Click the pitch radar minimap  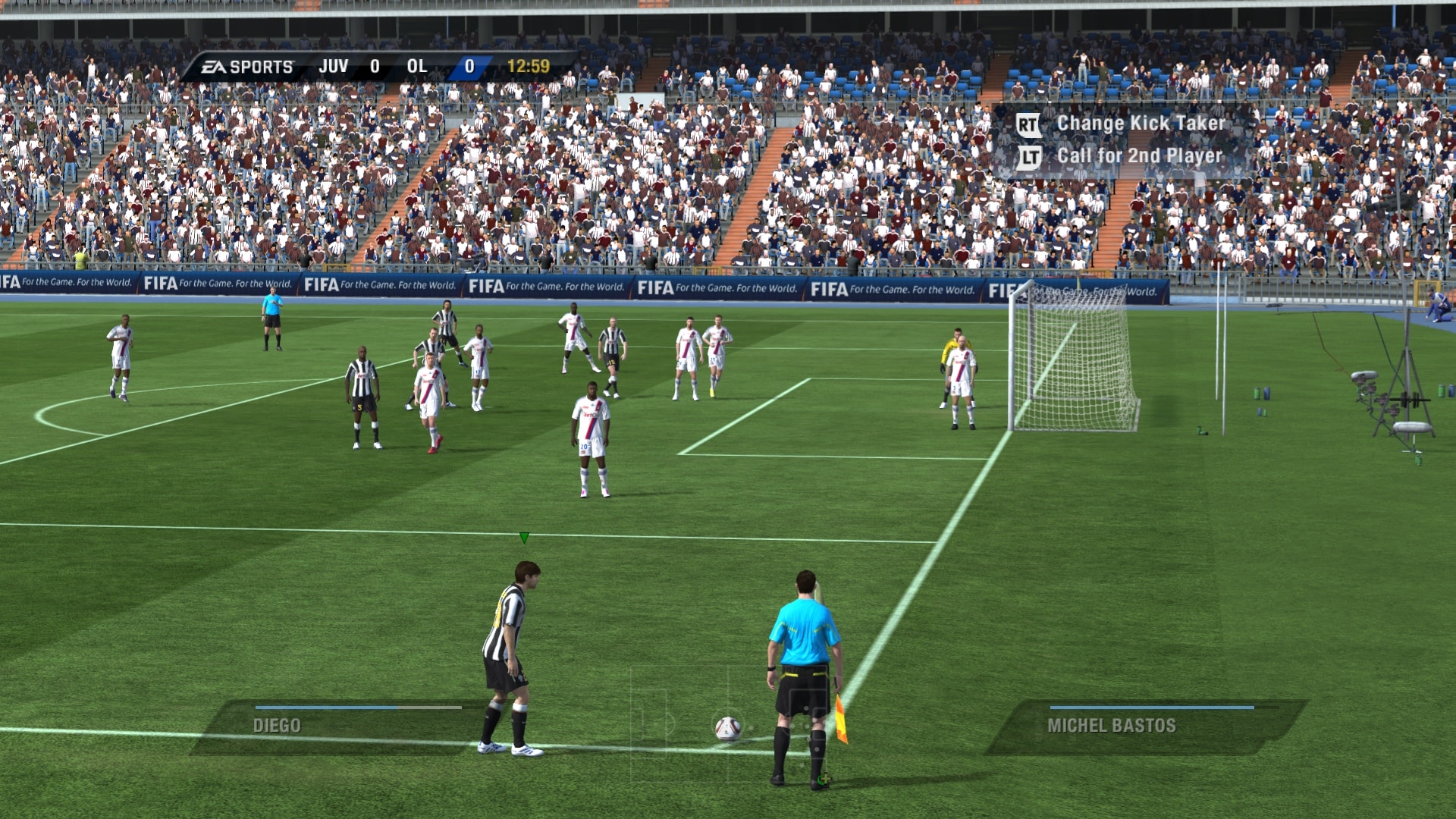[x=728, y=724]
